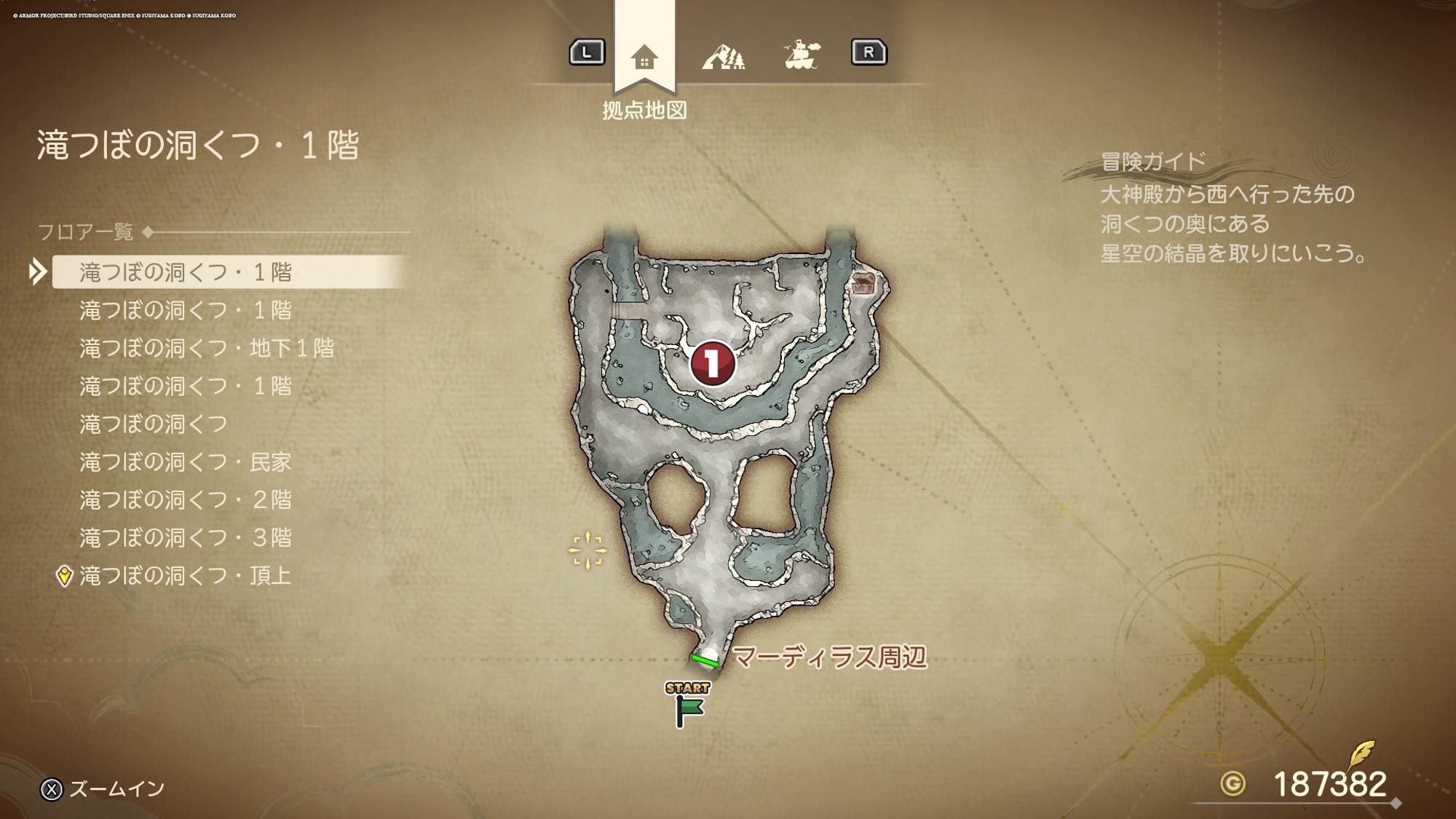Image resolution: width=1456 pixels, height=819 pixels.
Task: Switch to the sailing ship map tab
Action: (x=802, y=55)
